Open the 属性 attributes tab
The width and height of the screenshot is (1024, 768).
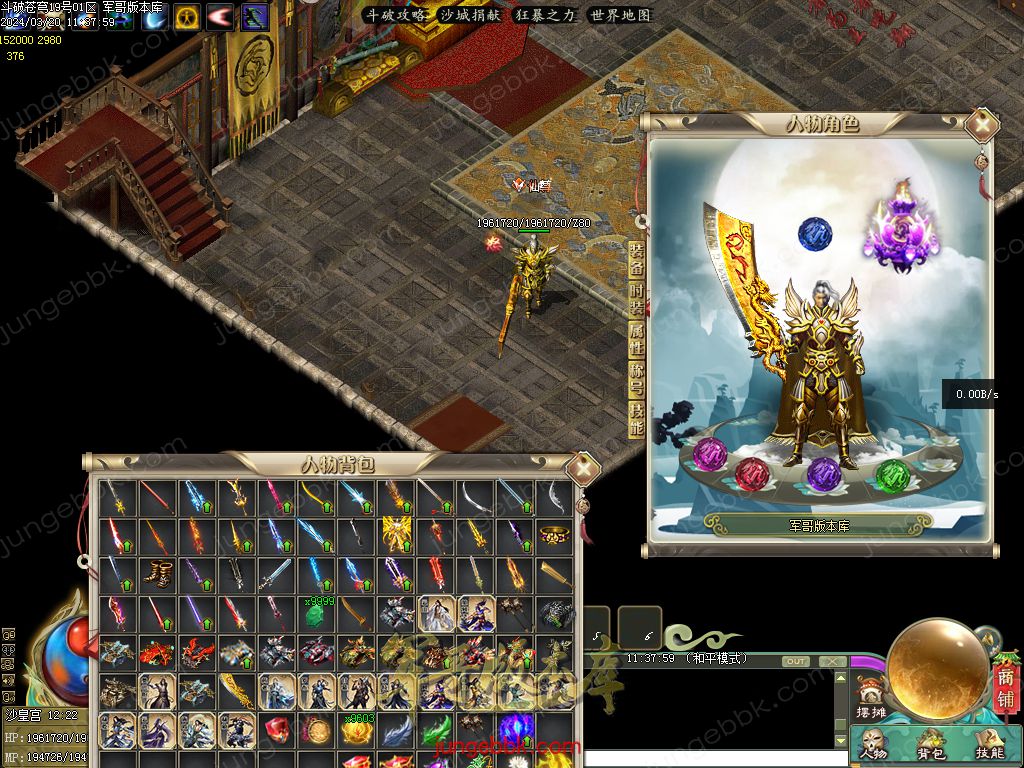point(636,339)
